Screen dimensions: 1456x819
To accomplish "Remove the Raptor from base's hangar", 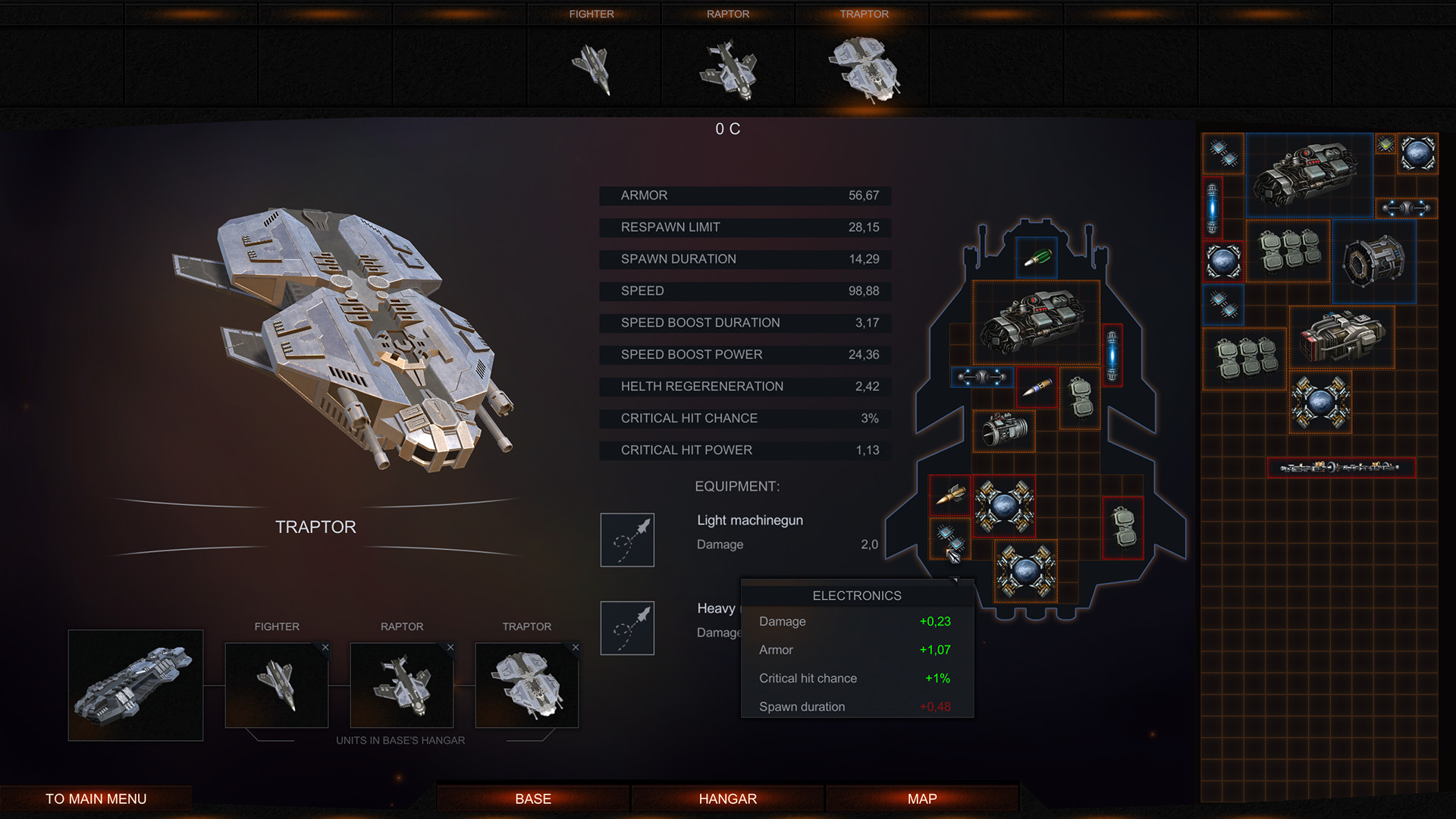I will point(450,648).
